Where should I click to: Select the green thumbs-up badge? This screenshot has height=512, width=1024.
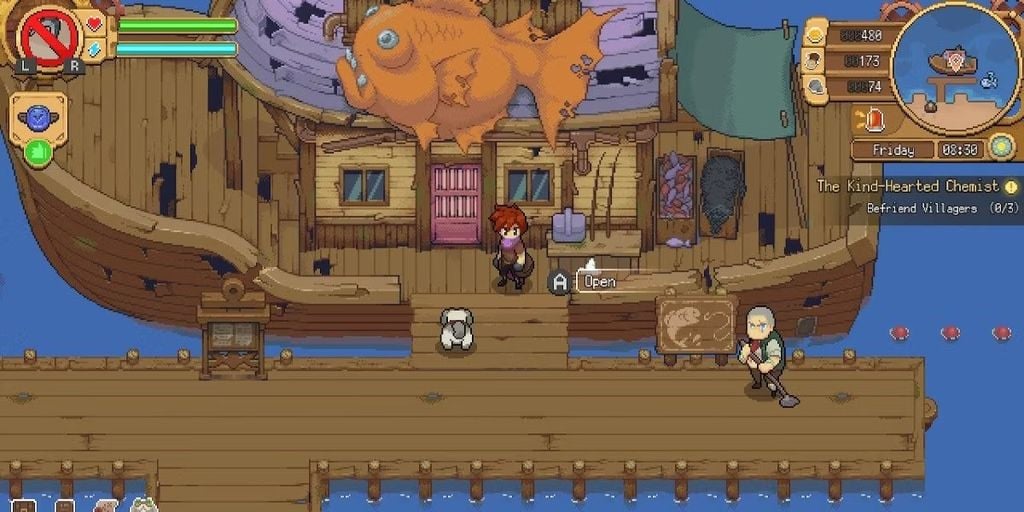37,153
